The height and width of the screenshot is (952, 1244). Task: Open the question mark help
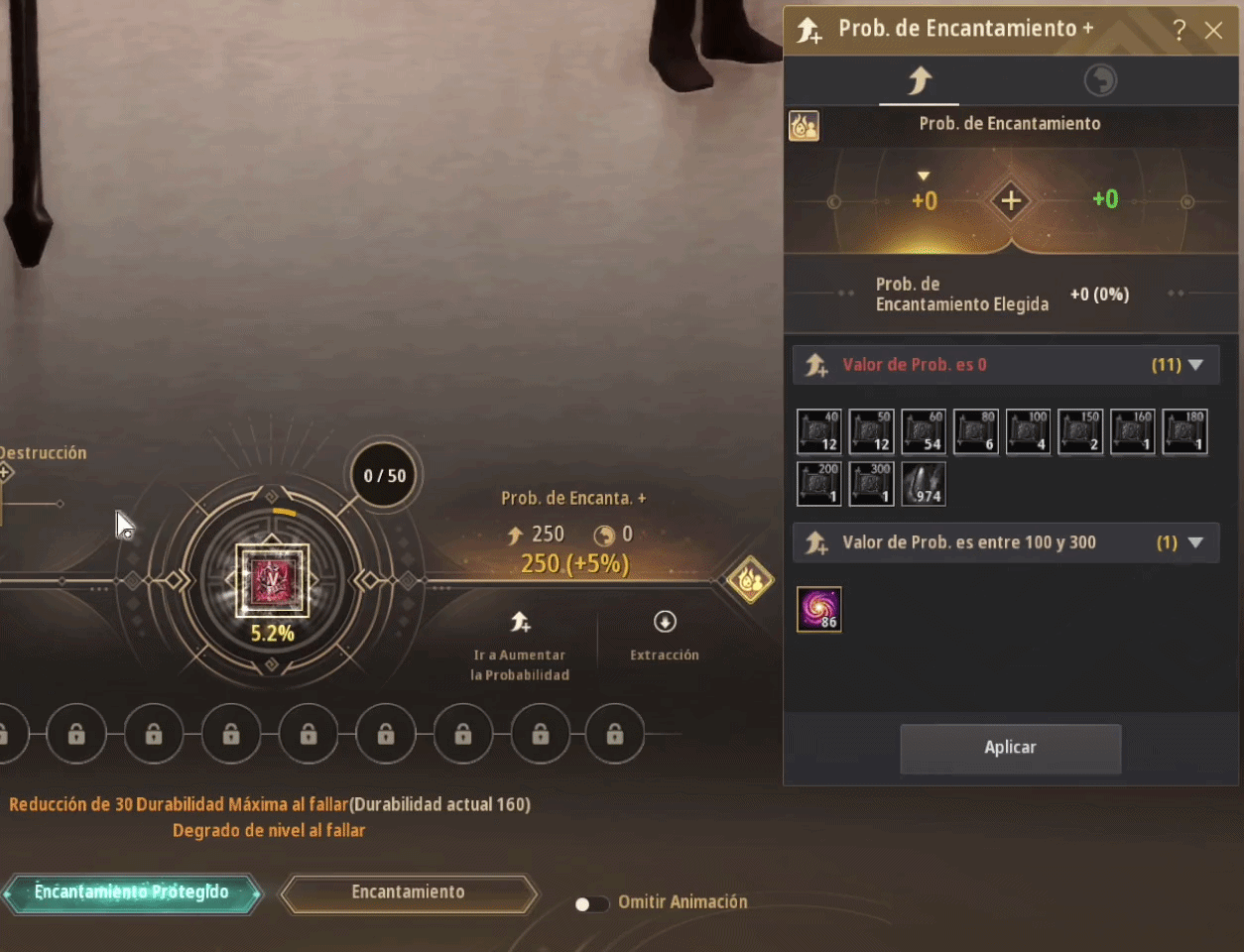click(1179, 30)
